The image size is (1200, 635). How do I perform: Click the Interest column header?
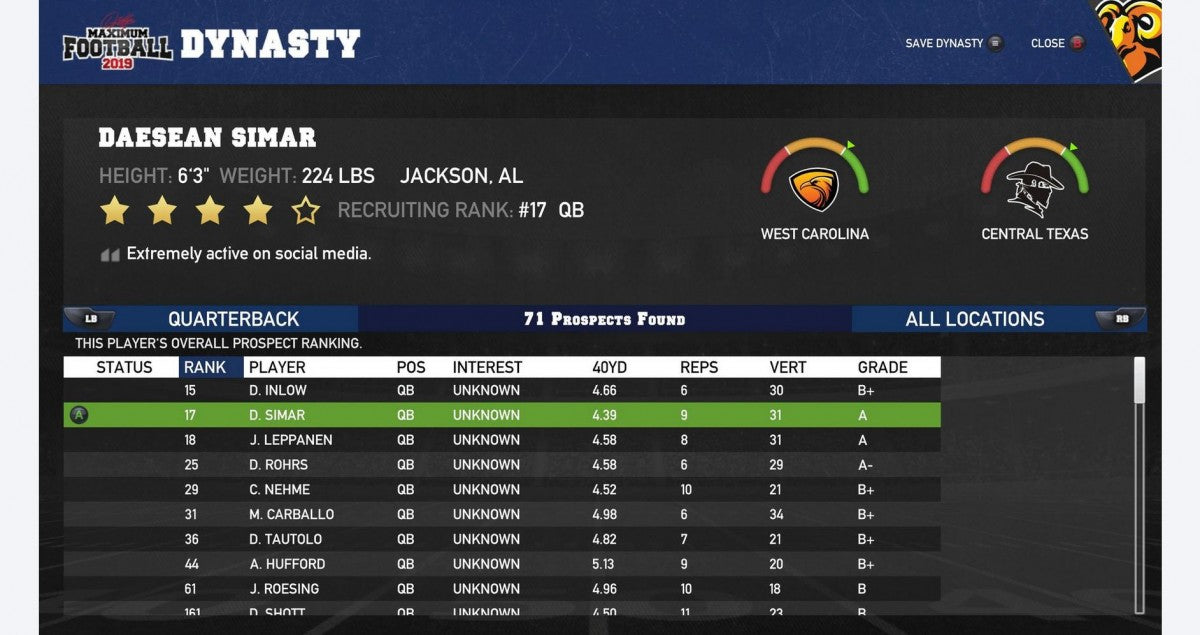(487, 367)
